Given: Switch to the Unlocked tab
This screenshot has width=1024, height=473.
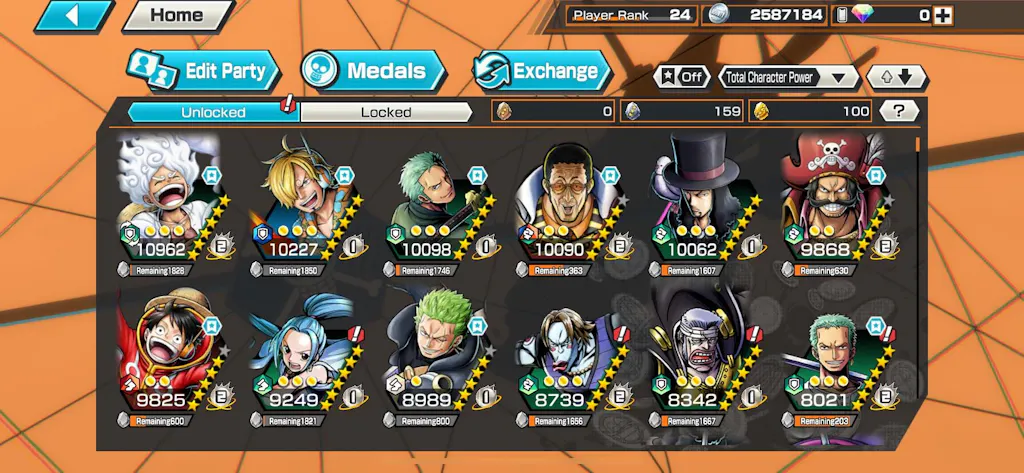Looking at the screenshot, I should point(213,112).
